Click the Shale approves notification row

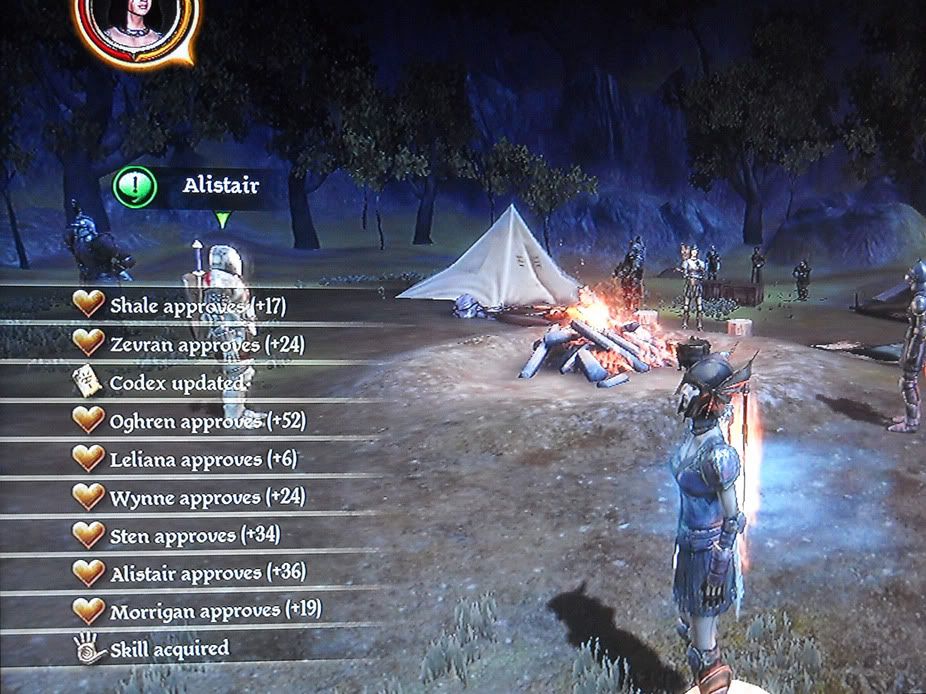tap(197, 306)
